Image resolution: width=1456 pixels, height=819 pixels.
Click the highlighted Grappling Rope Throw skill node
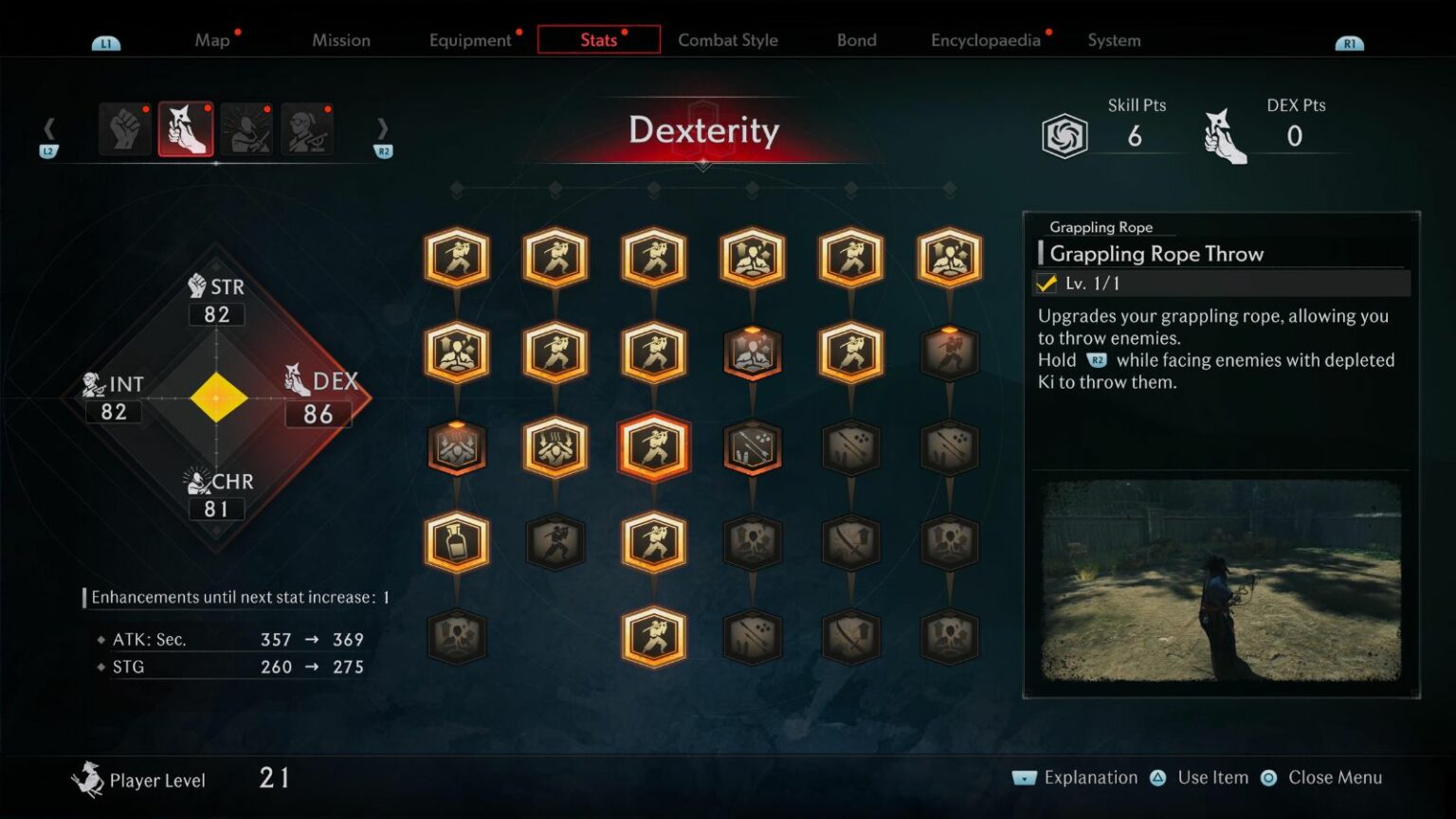coord(653,447)
